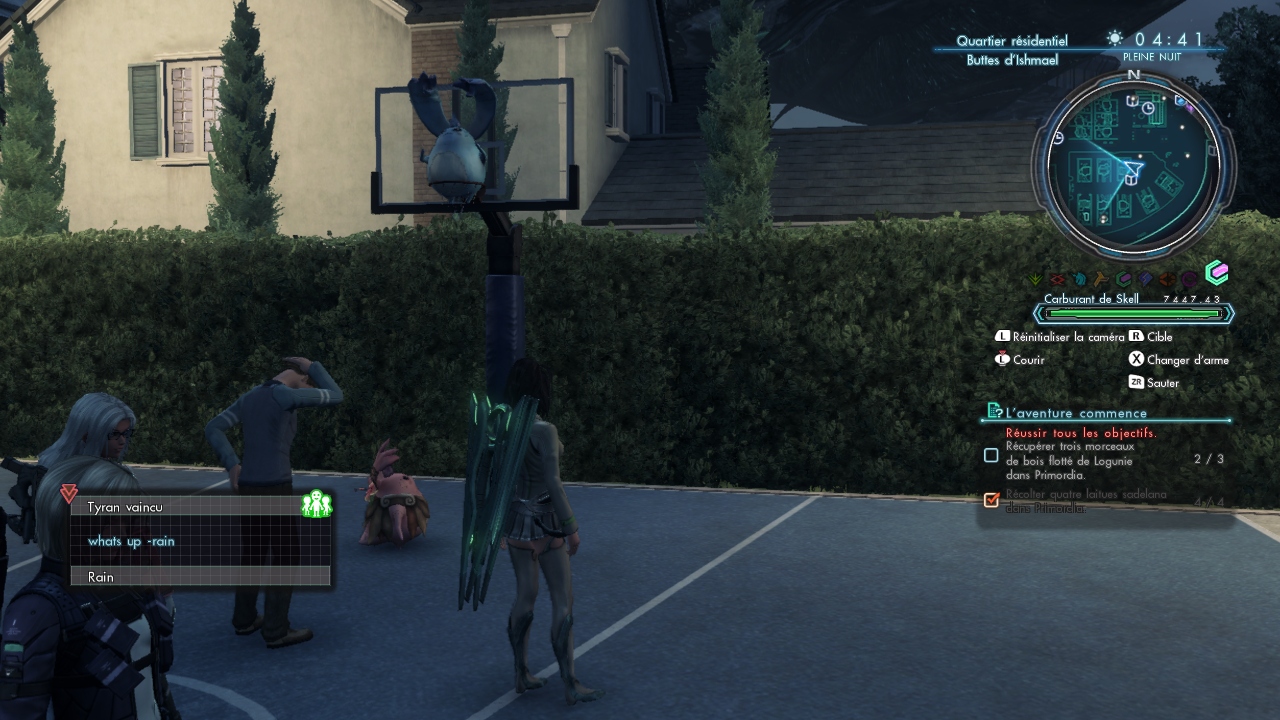This screenshot has width=1280, height=720.
Task: Select the highlighted pink-green division icon
Action: click(x=1216, y=273)
